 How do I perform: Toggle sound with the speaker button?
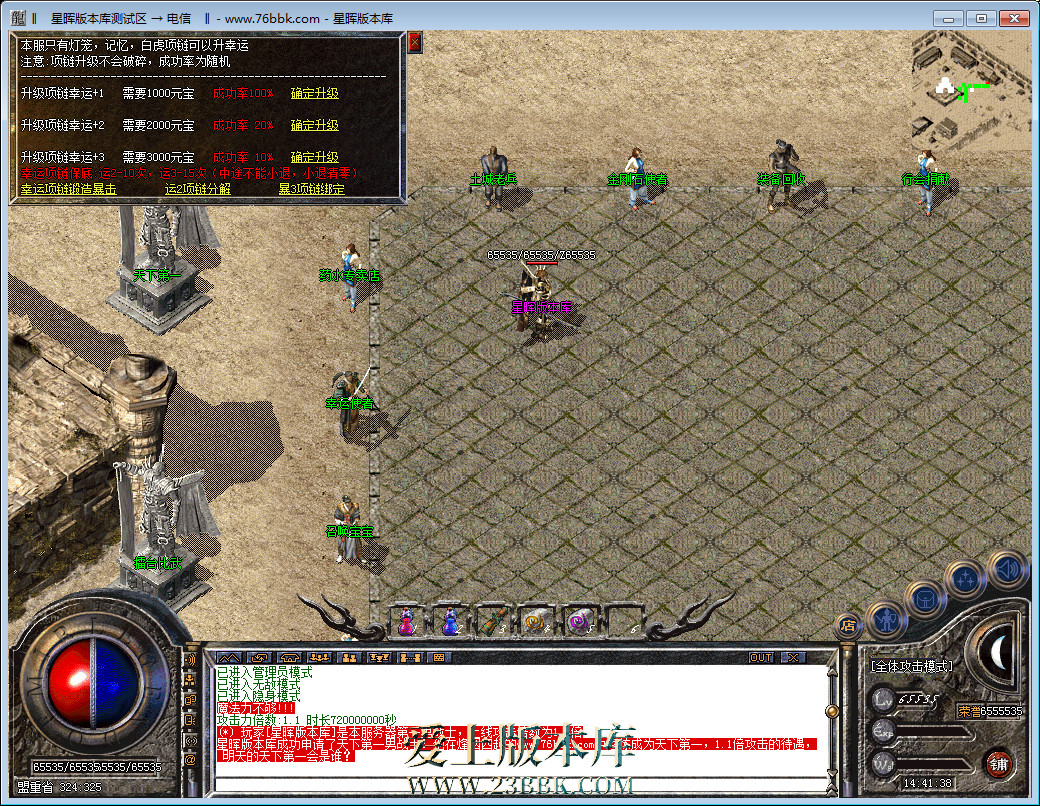pos(1006,569)
